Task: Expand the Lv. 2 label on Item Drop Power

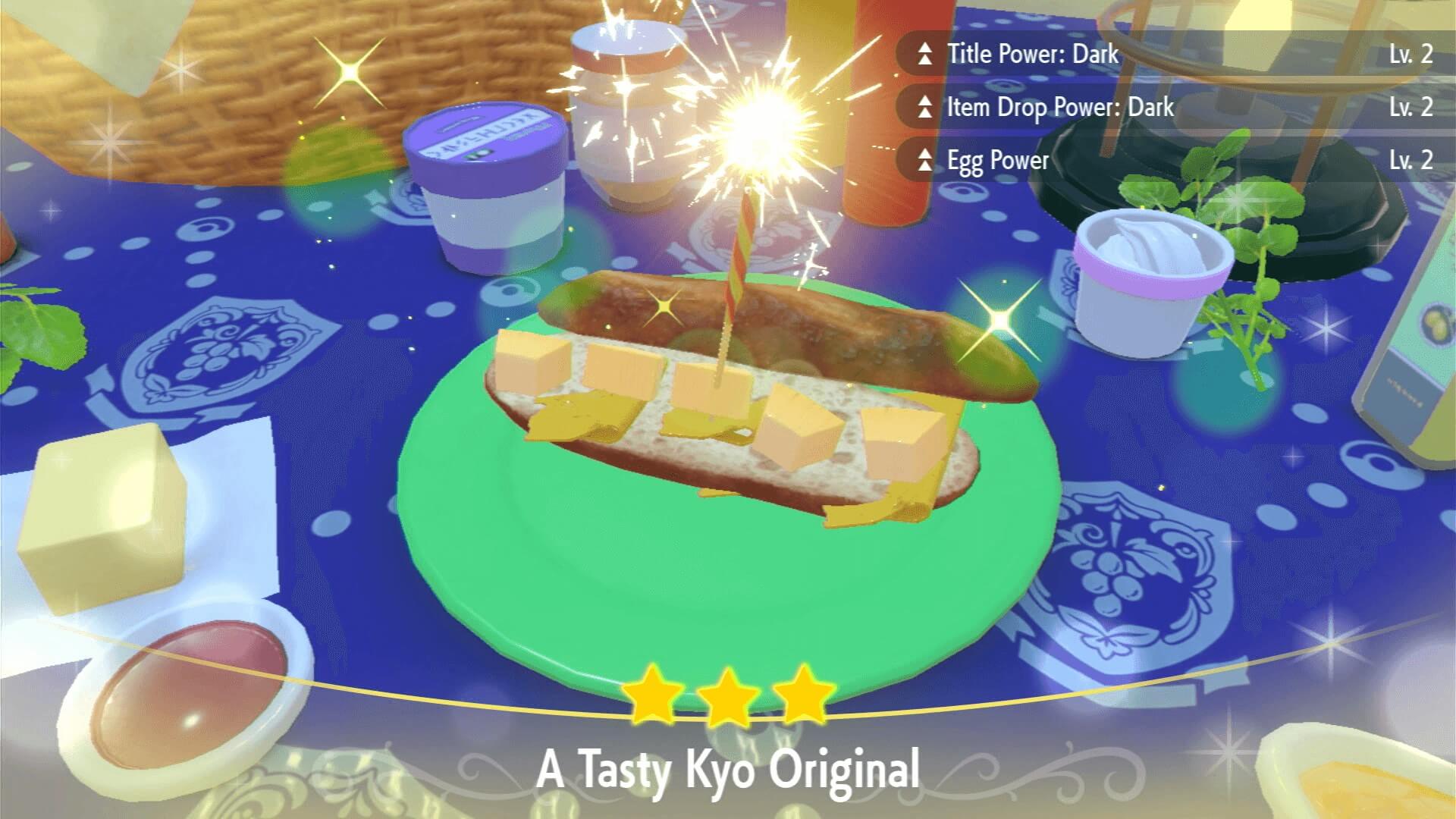Action: [1412, 108]
